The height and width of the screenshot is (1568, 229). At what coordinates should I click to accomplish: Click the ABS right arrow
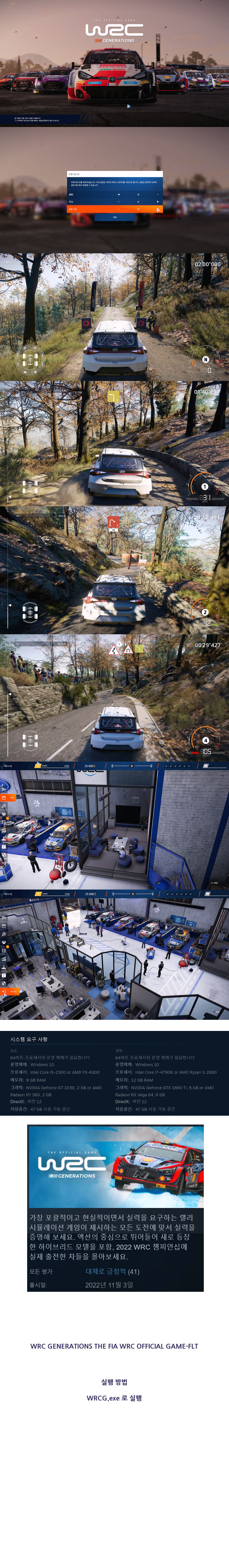point(158,195)
